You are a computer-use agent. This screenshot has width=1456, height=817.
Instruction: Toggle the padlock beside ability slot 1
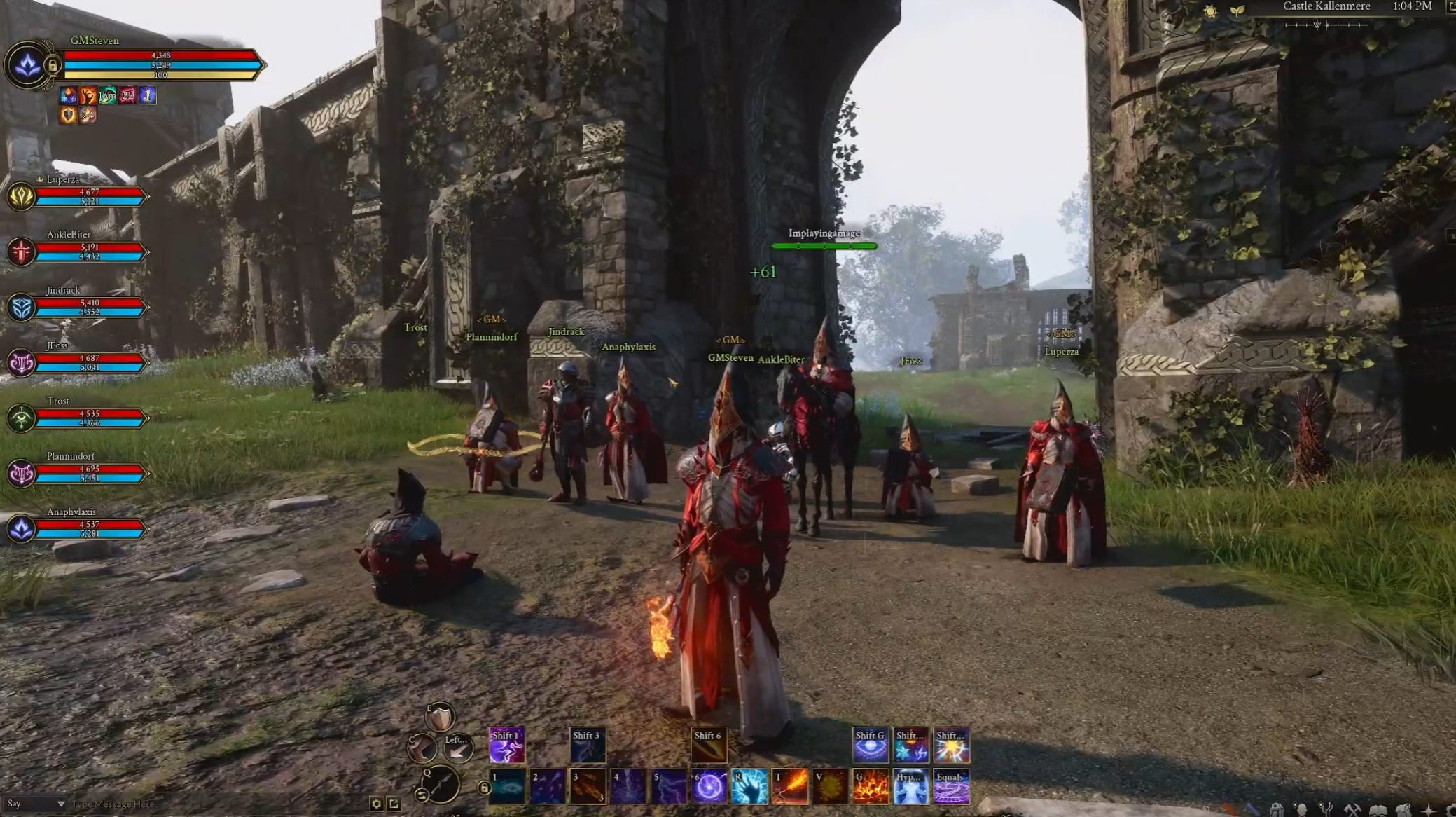[x=484, y=788]
